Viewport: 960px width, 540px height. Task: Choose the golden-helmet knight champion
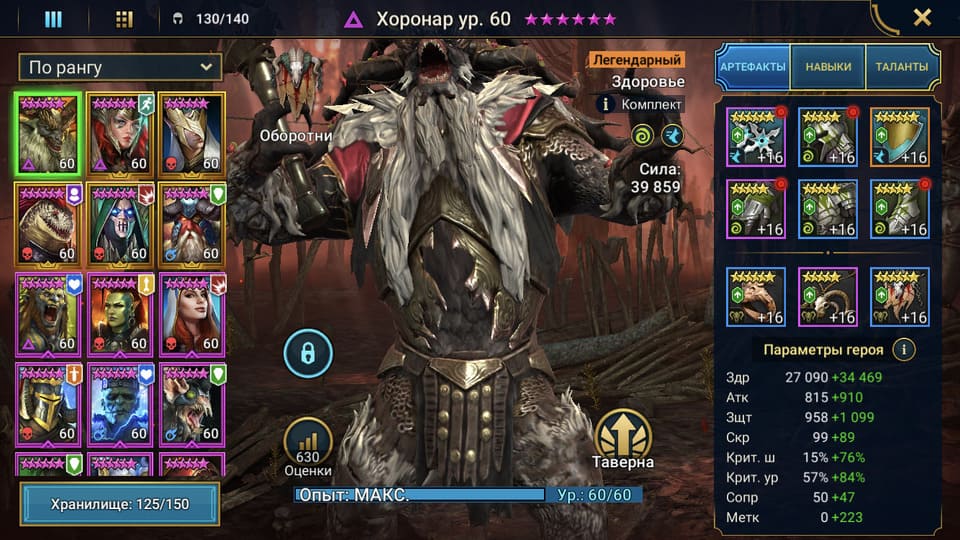pos(48,403)
